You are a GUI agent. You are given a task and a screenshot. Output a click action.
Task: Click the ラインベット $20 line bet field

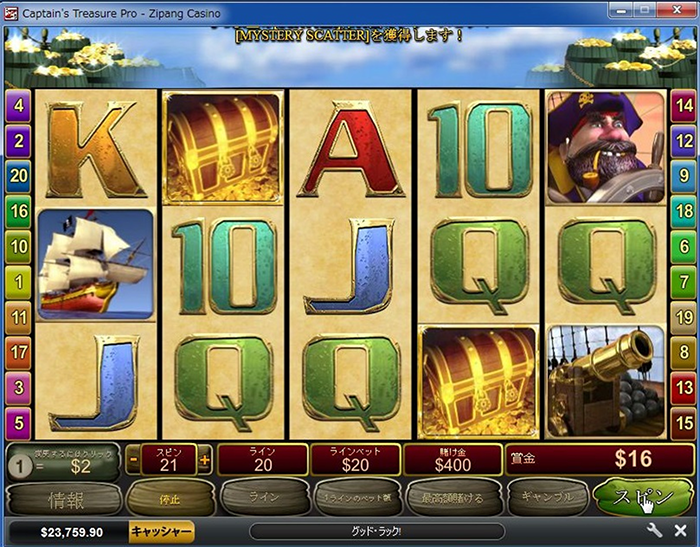click(x=355, y=460)
